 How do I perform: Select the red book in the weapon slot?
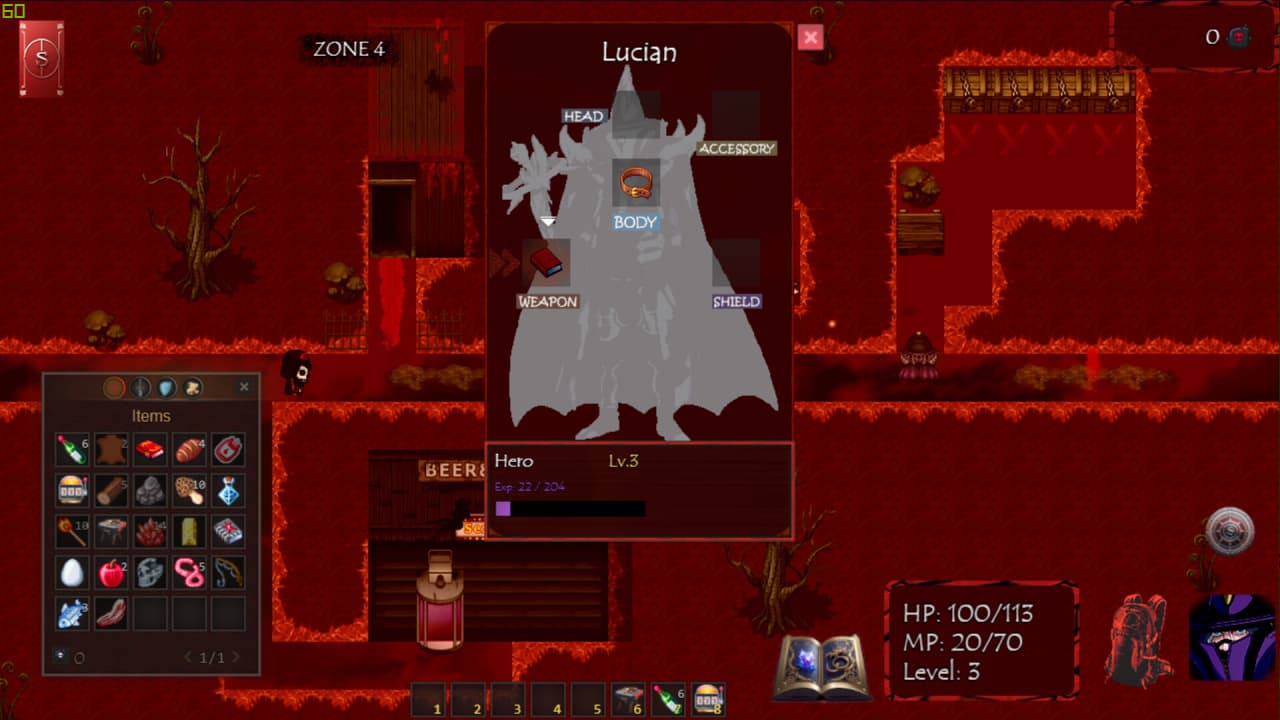(x=546, y=262)
